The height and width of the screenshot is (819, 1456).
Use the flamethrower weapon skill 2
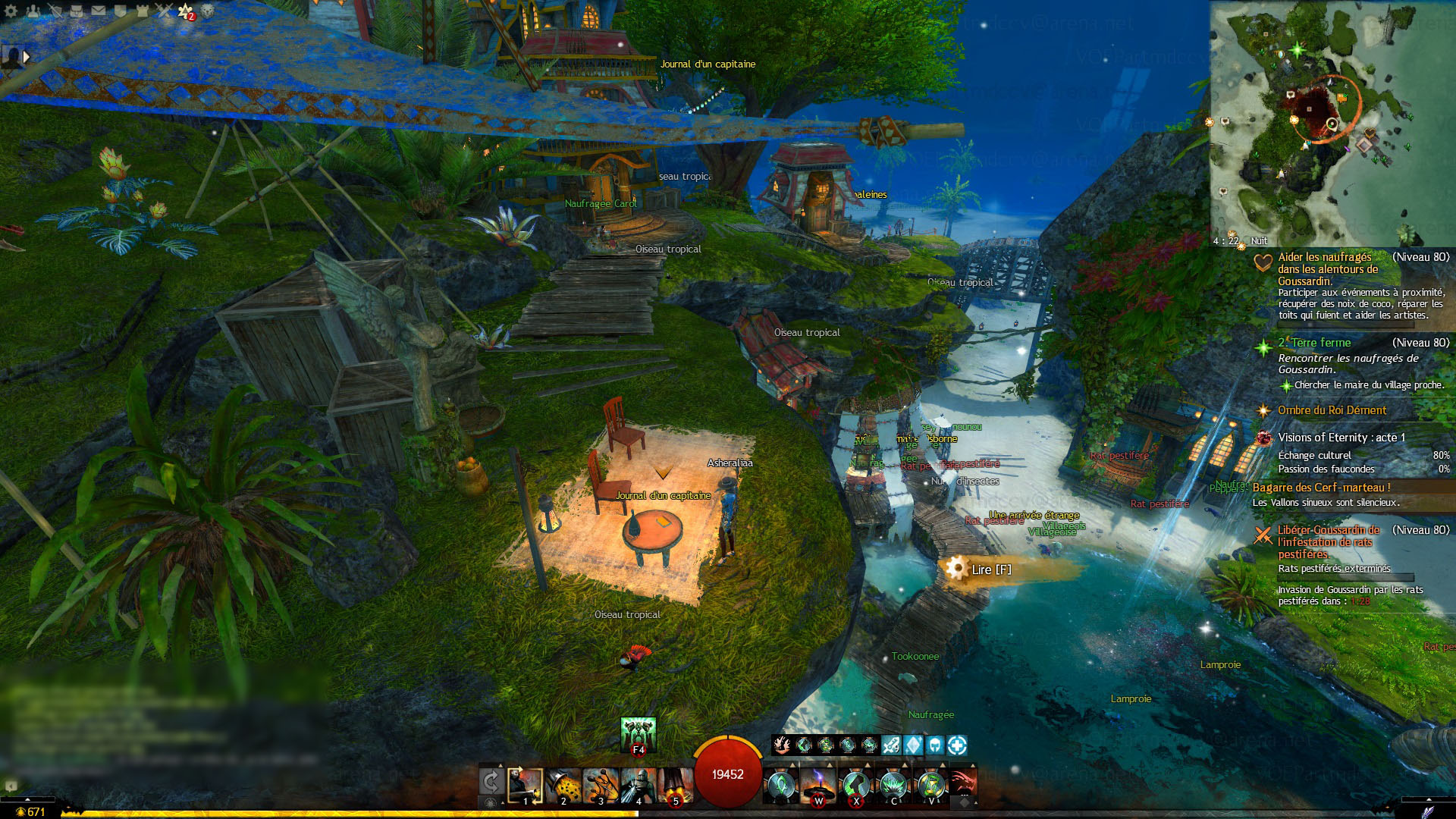coord(563,785)
